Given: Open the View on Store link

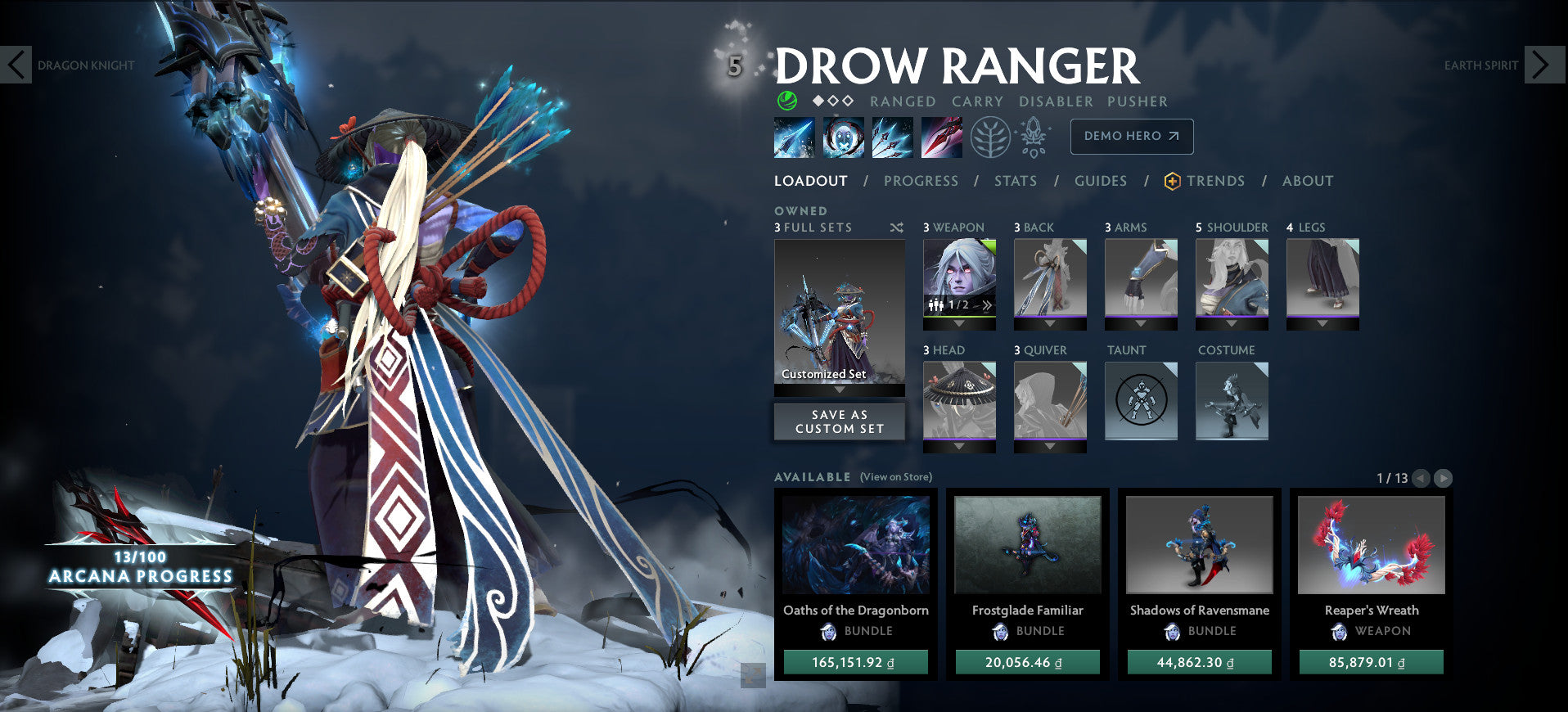Looking at the screenshot, I should [x=896, y=475].
